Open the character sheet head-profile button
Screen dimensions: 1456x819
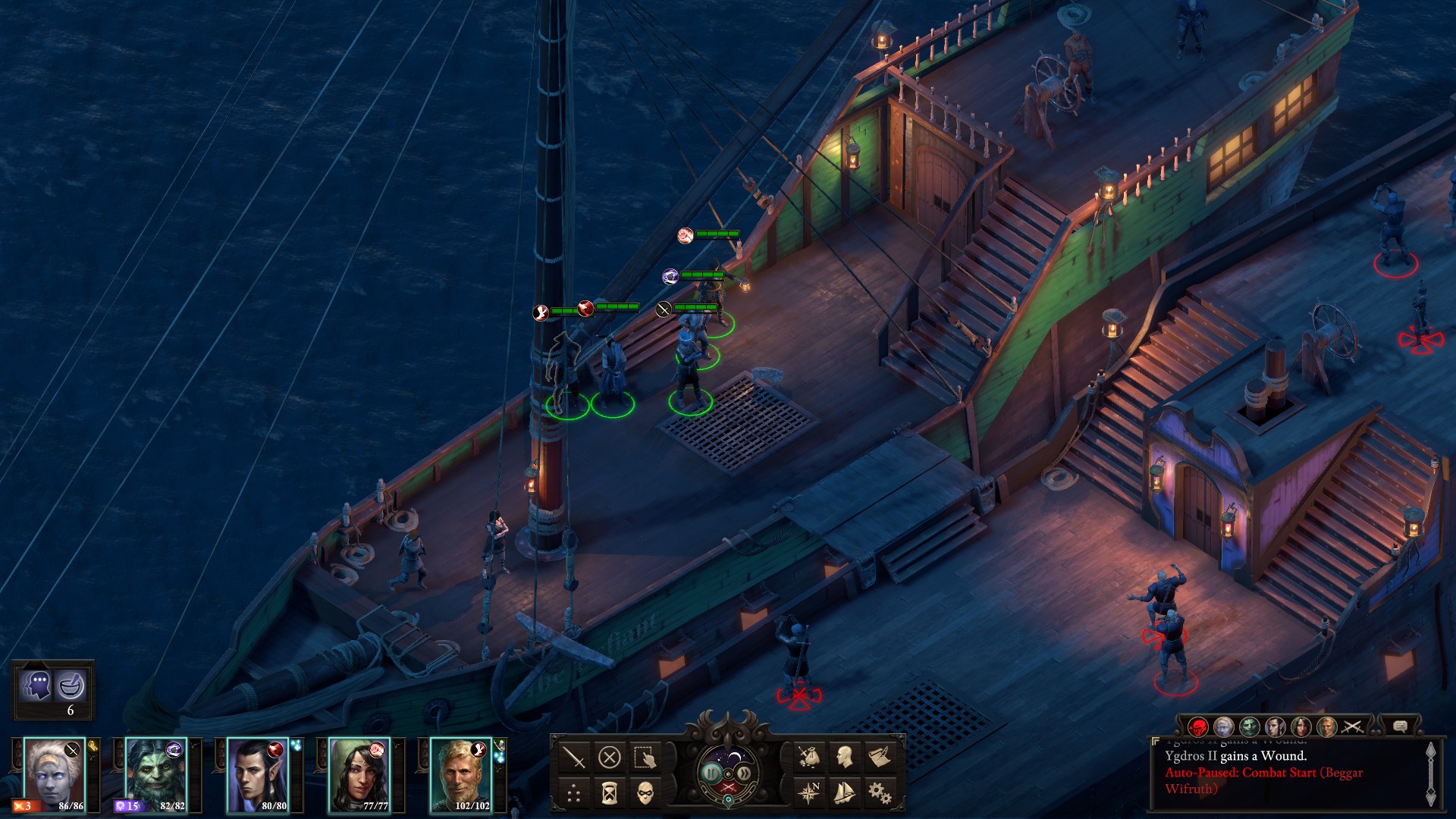(844, 757)
